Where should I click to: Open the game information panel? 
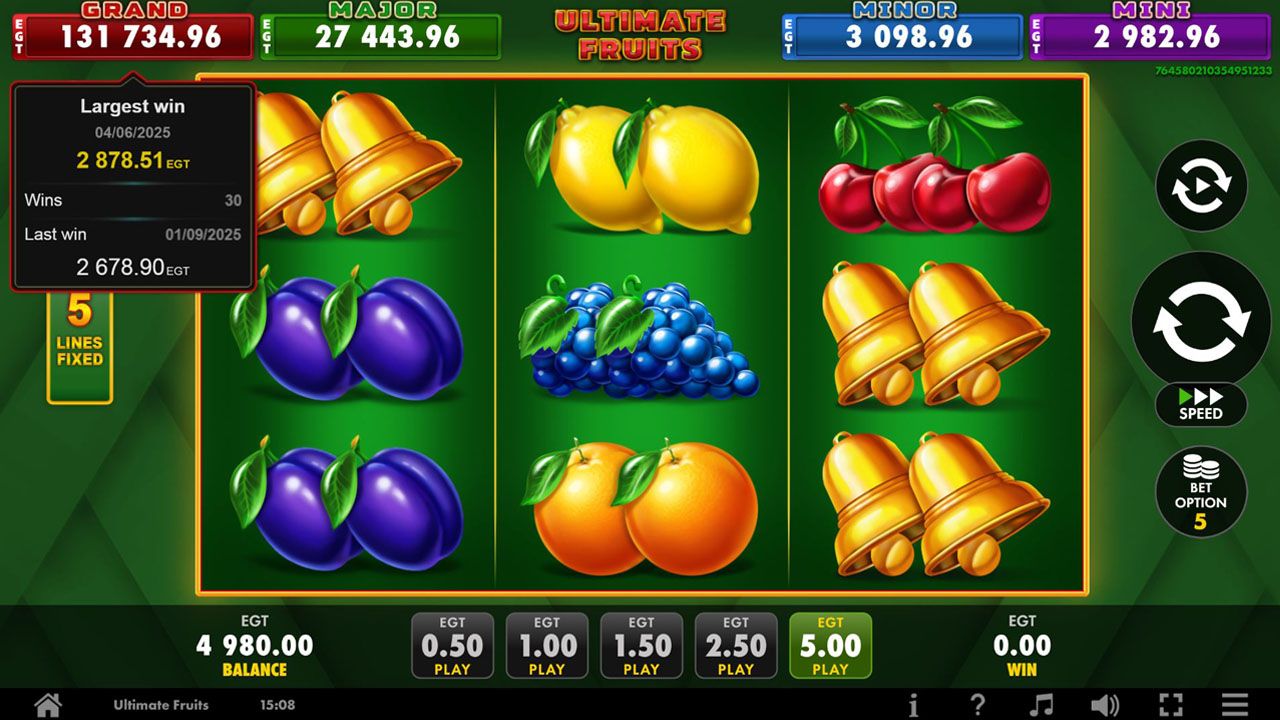tap(916, 705)
